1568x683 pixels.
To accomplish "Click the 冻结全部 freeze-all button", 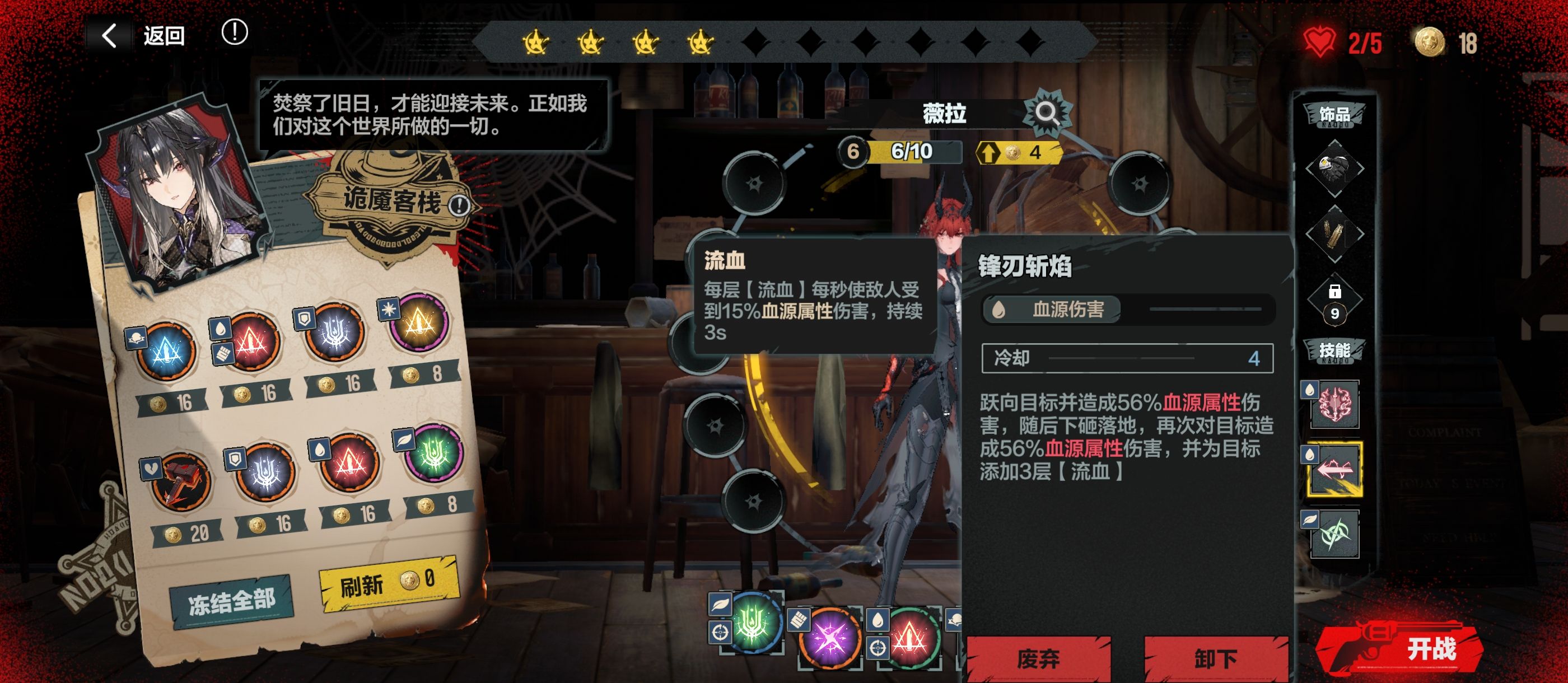I will 231,601.
